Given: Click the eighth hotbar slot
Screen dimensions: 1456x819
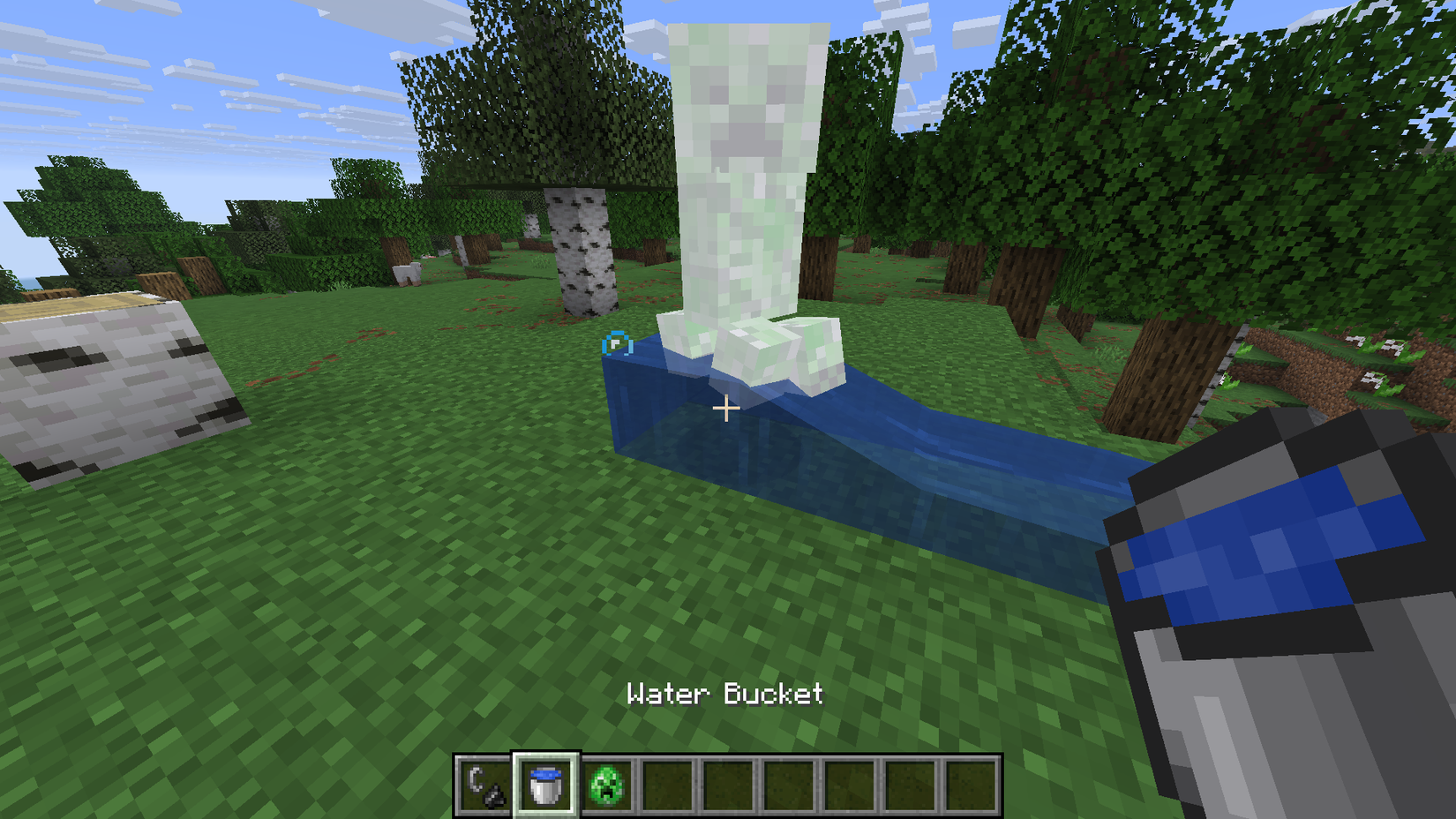Looking at the screenshot, I should tap(912, 784).
